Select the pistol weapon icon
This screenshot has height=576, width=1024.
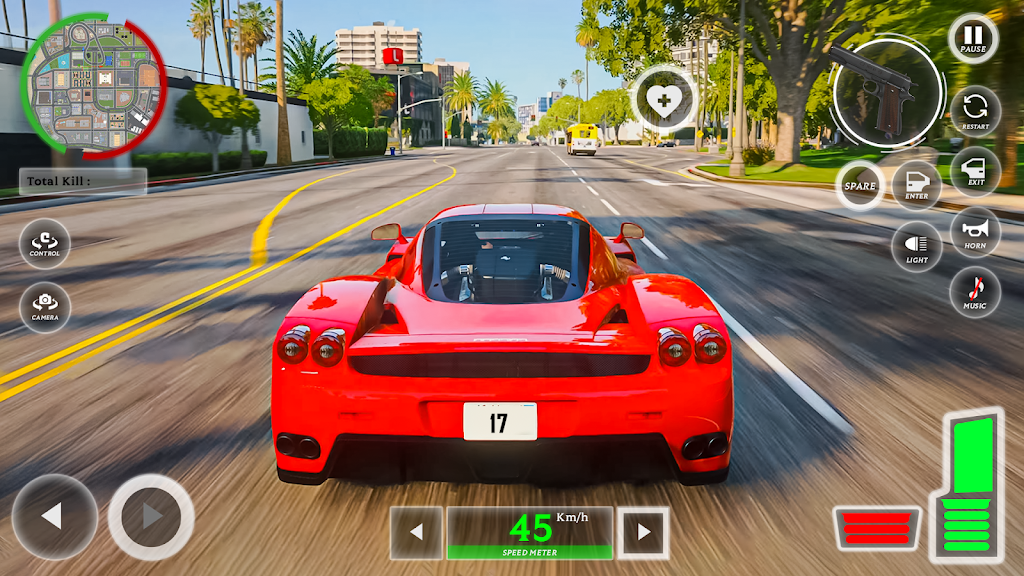pyautogui.click(x=885, y=92)
